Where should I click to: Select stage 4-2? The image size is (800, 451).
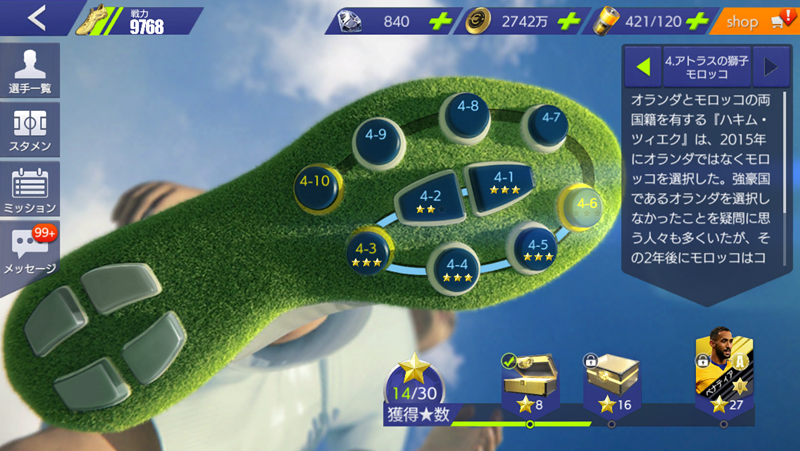[x=429, y=200]
